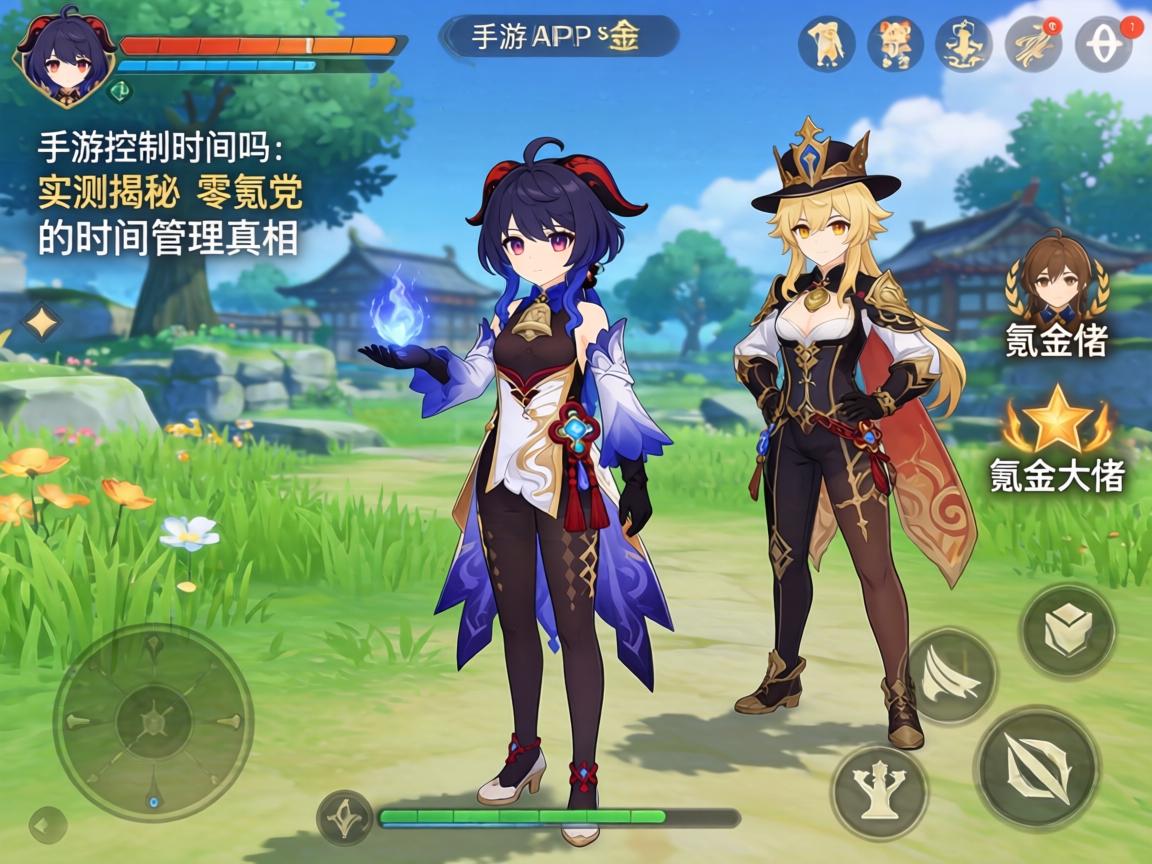
Task: Activate the cube-shaped skill button
Action: point(1067,632)
